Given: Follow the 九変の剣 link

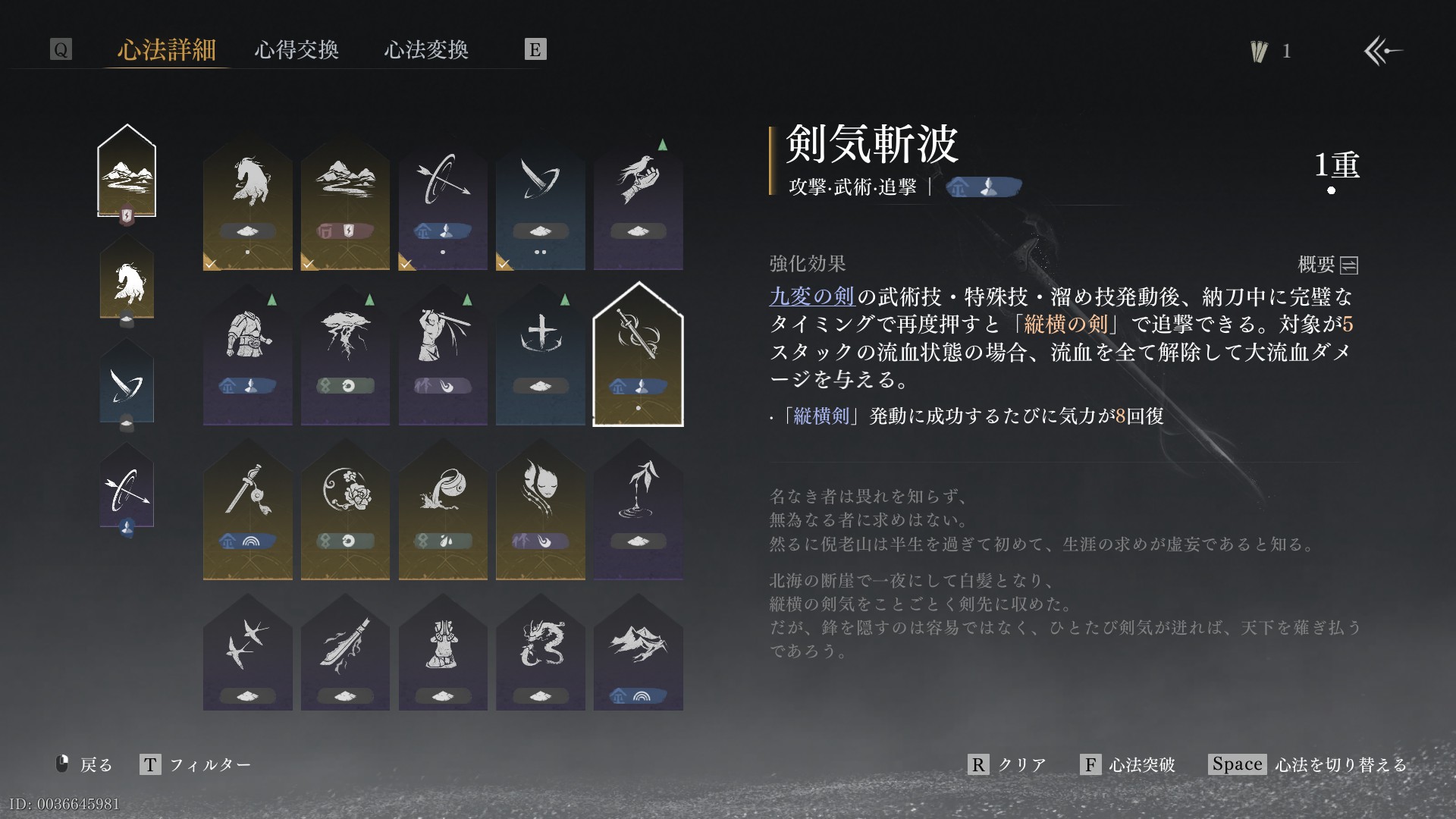Looking at the screenshot, I should point(811,297).
